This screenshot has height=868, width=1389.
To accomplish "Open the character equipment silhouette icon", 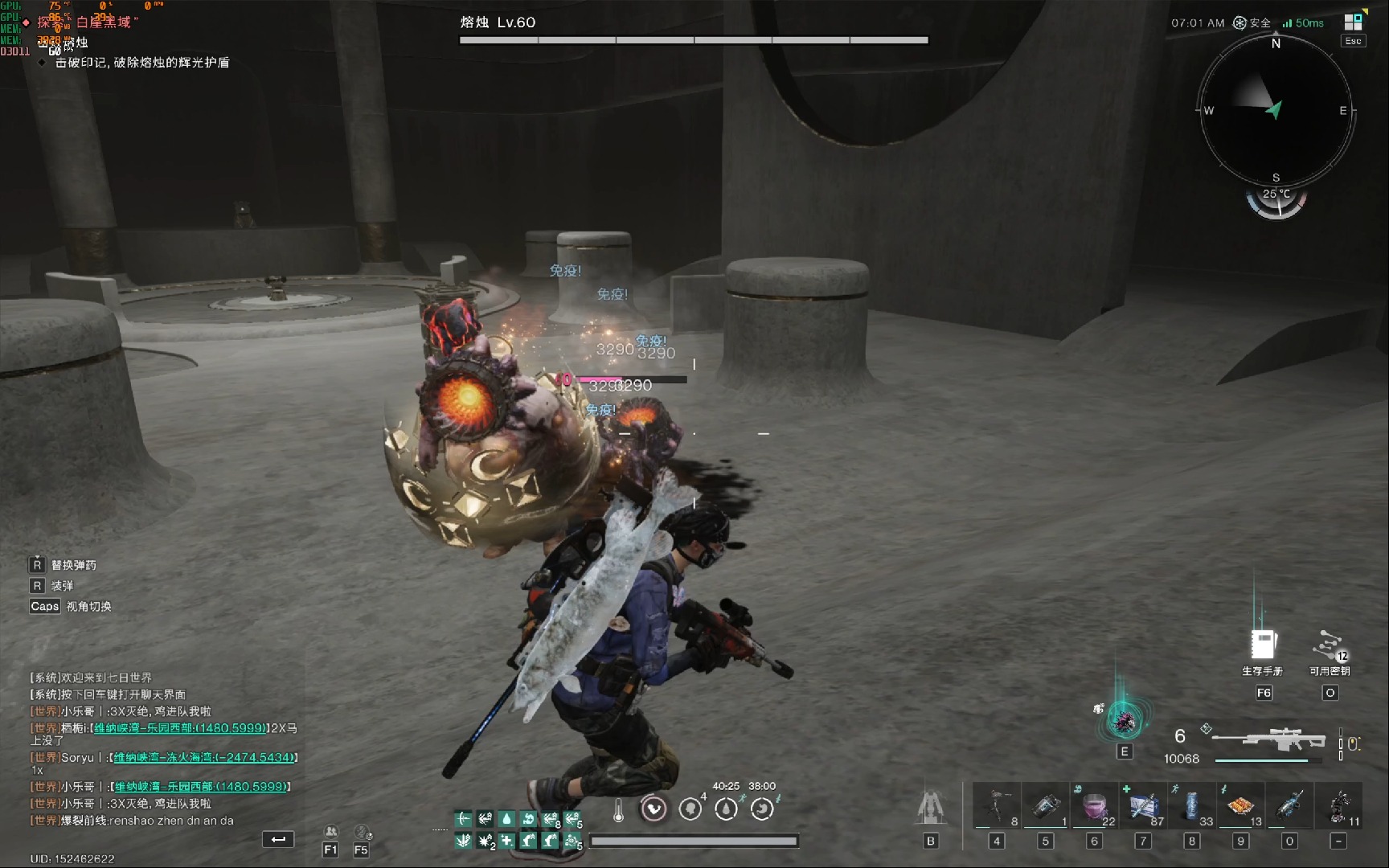I will 931,806.
